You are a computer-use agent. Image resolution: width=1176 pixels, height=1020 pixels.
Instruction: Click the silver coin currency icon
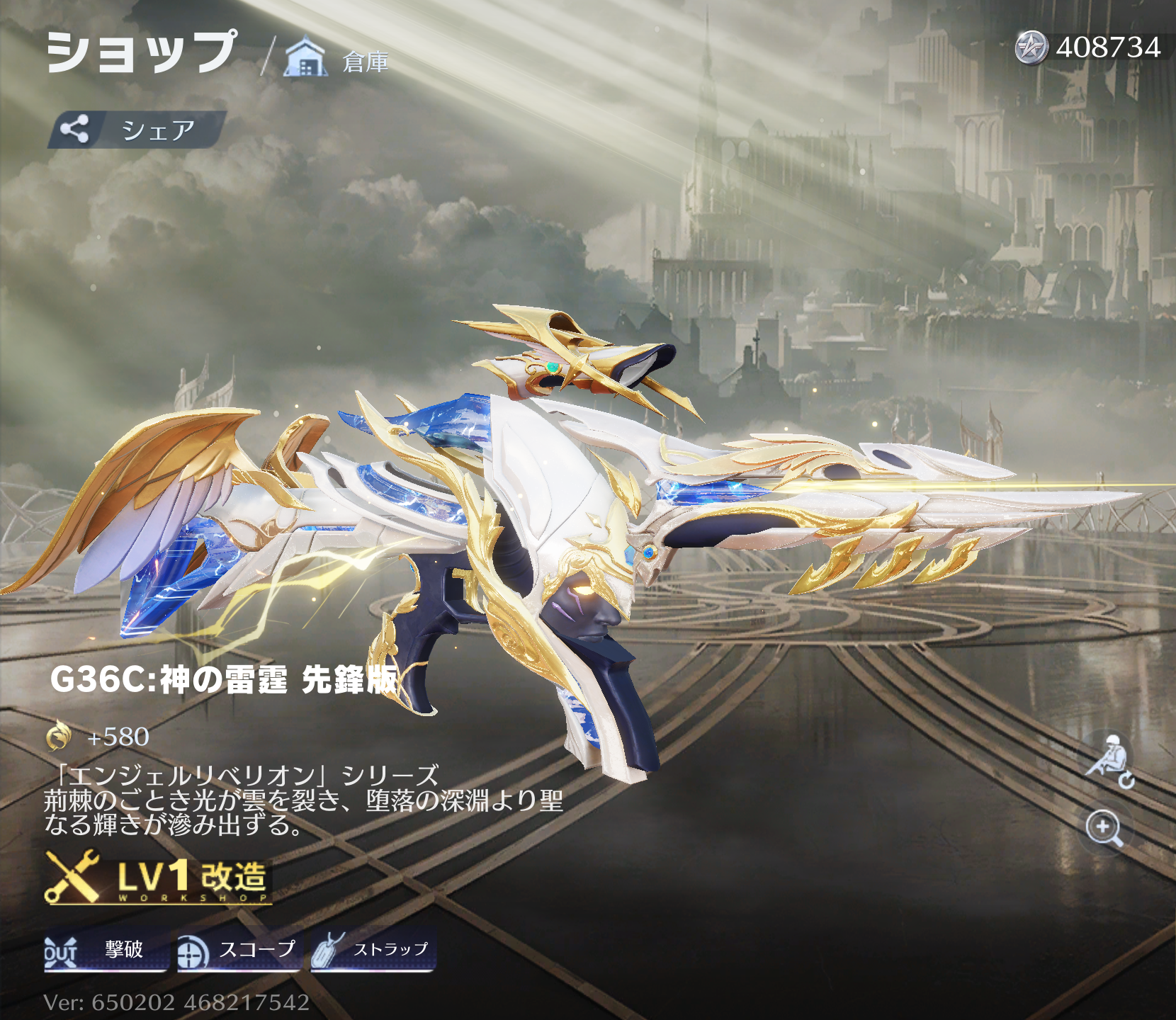pos(1033,48)
